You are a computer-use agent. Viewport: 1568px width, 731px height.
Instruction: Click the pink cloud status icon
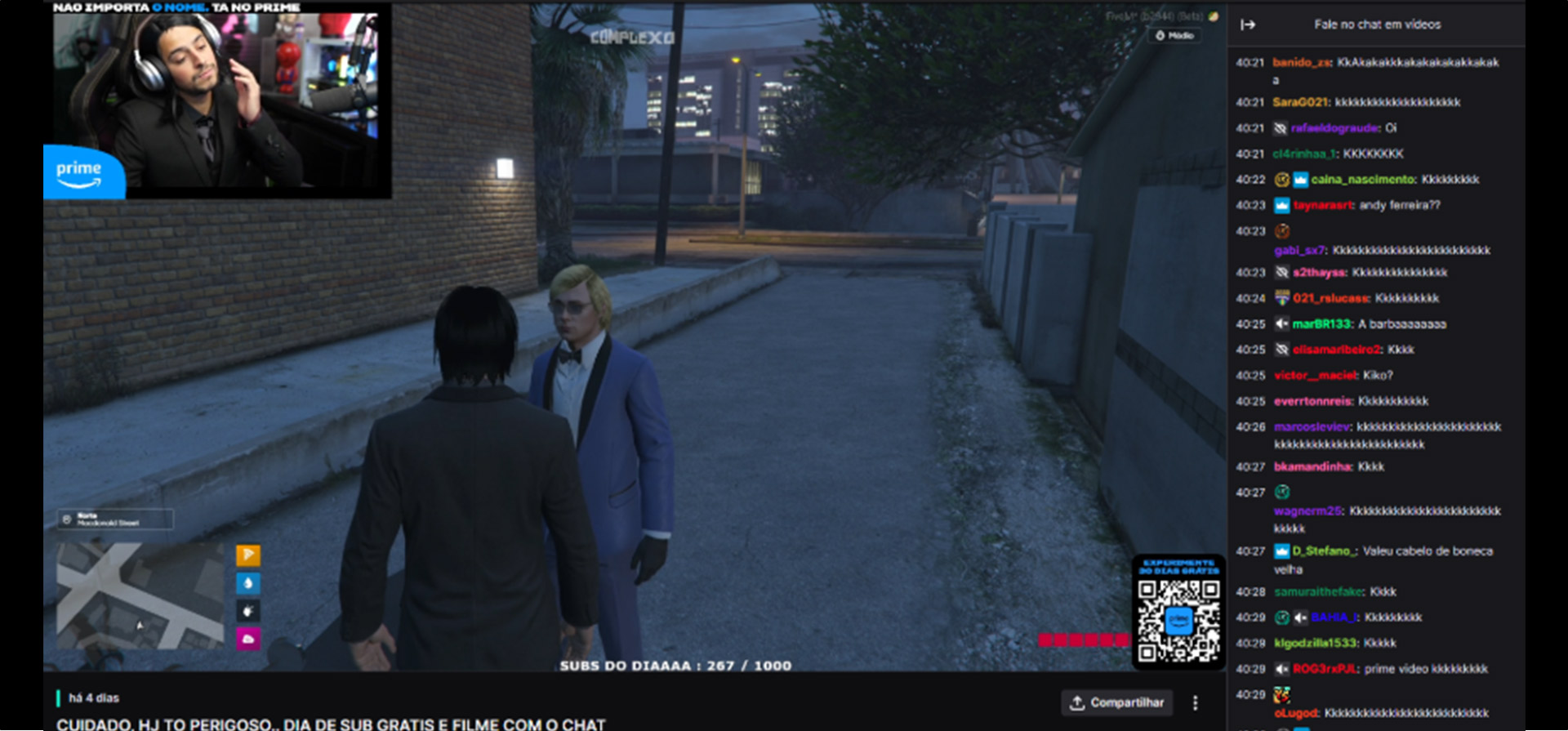coord(248,639)
